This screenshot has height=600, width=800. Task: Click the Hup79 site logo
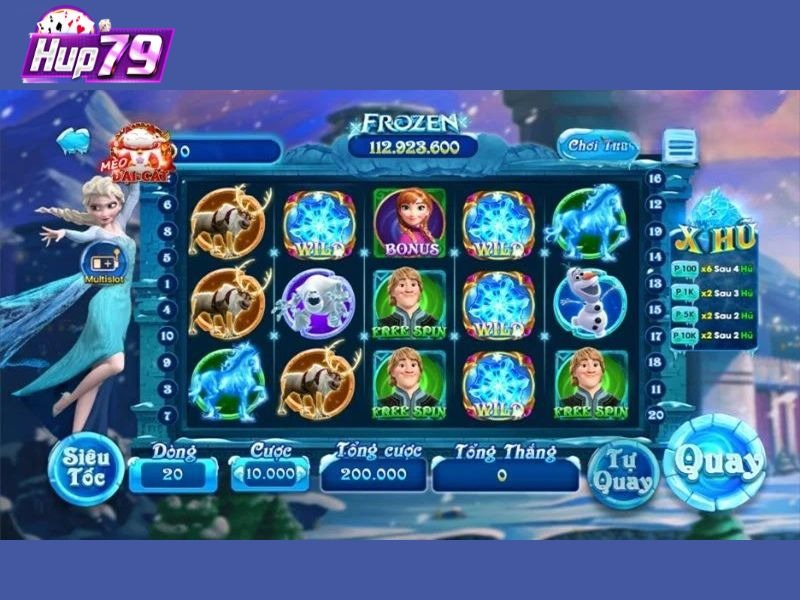(x=97, y=48)
